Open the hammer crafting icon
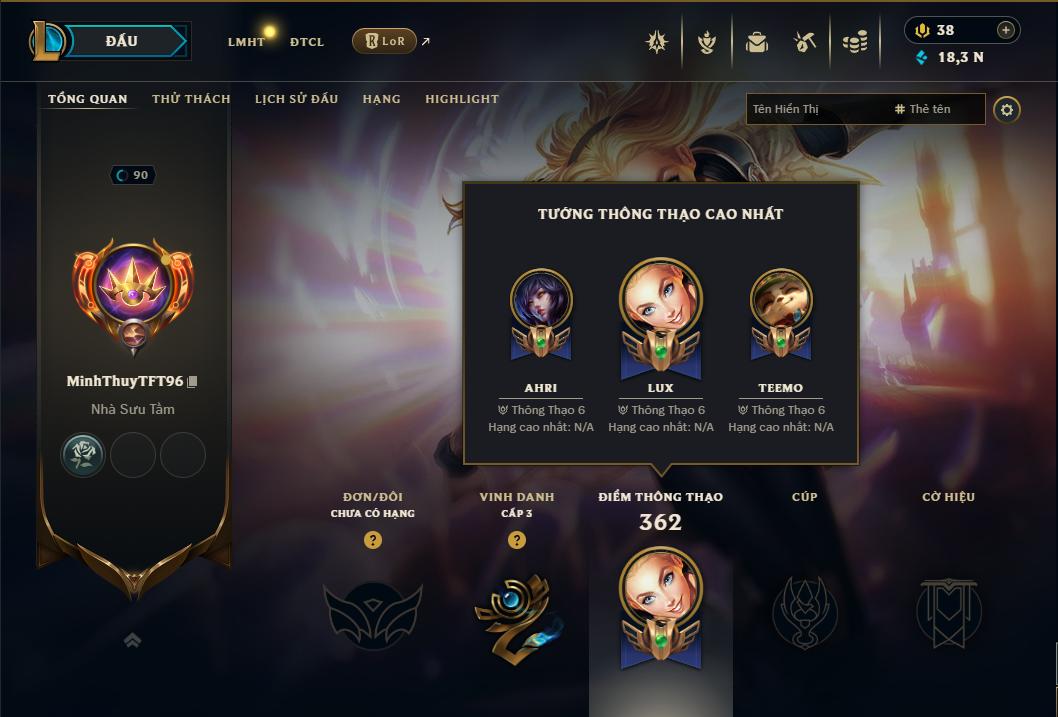The image size is (1058, 717). [805, 42]
